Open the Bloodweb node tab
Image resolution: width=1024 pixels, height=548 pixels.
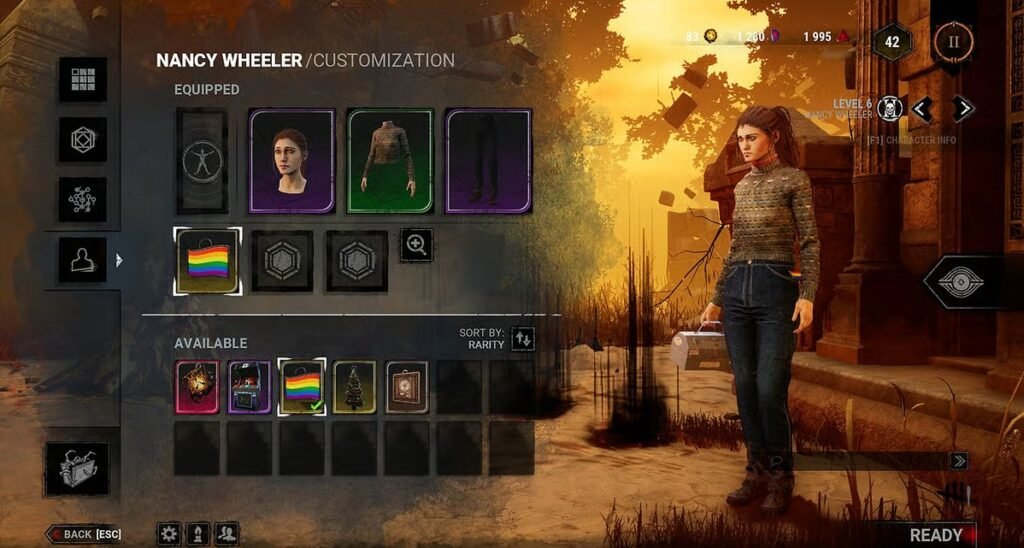(82, 198)
